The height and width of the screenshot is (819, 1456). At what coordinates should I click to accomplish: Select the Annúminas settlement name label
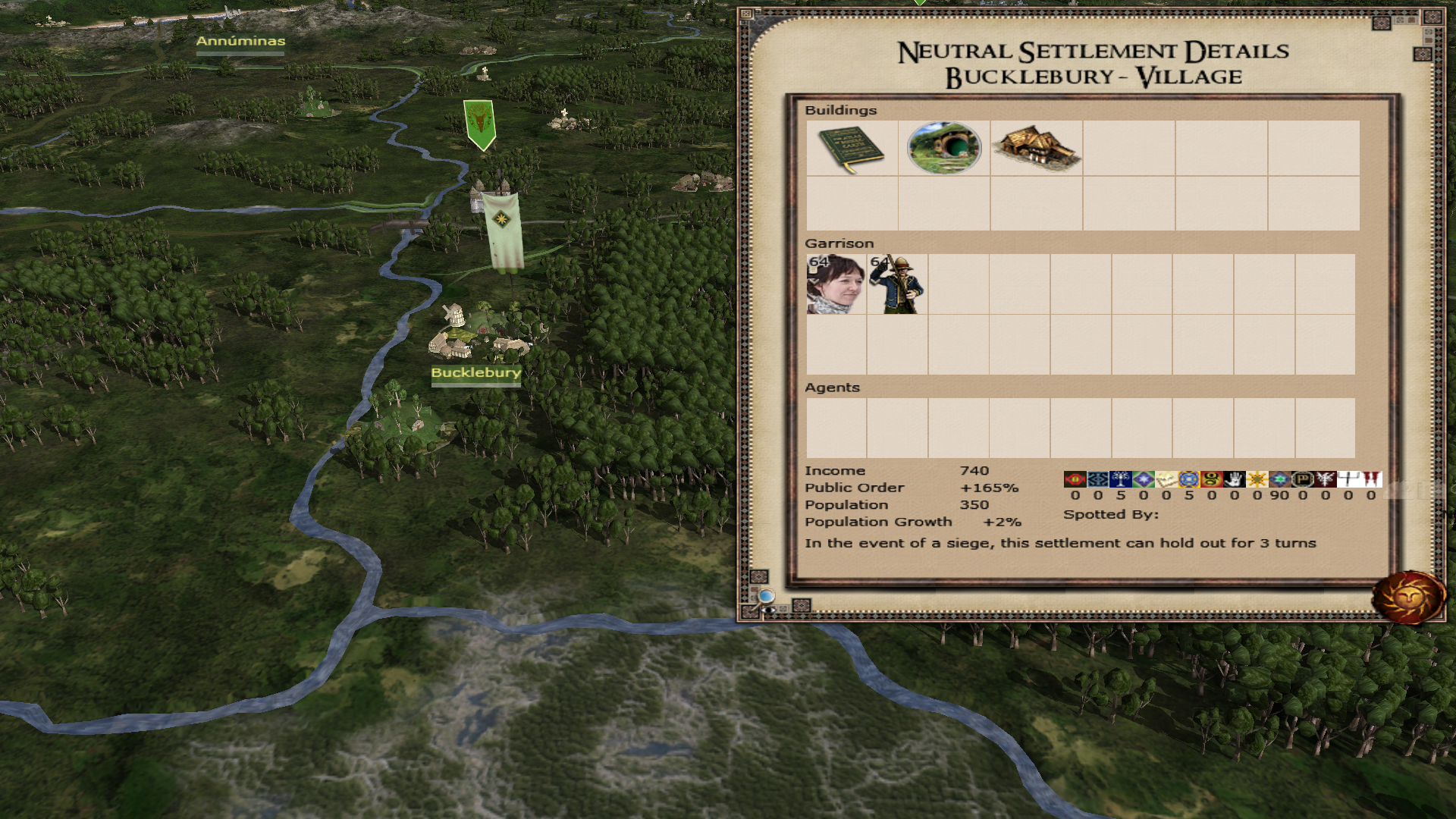tap(240, 42)
